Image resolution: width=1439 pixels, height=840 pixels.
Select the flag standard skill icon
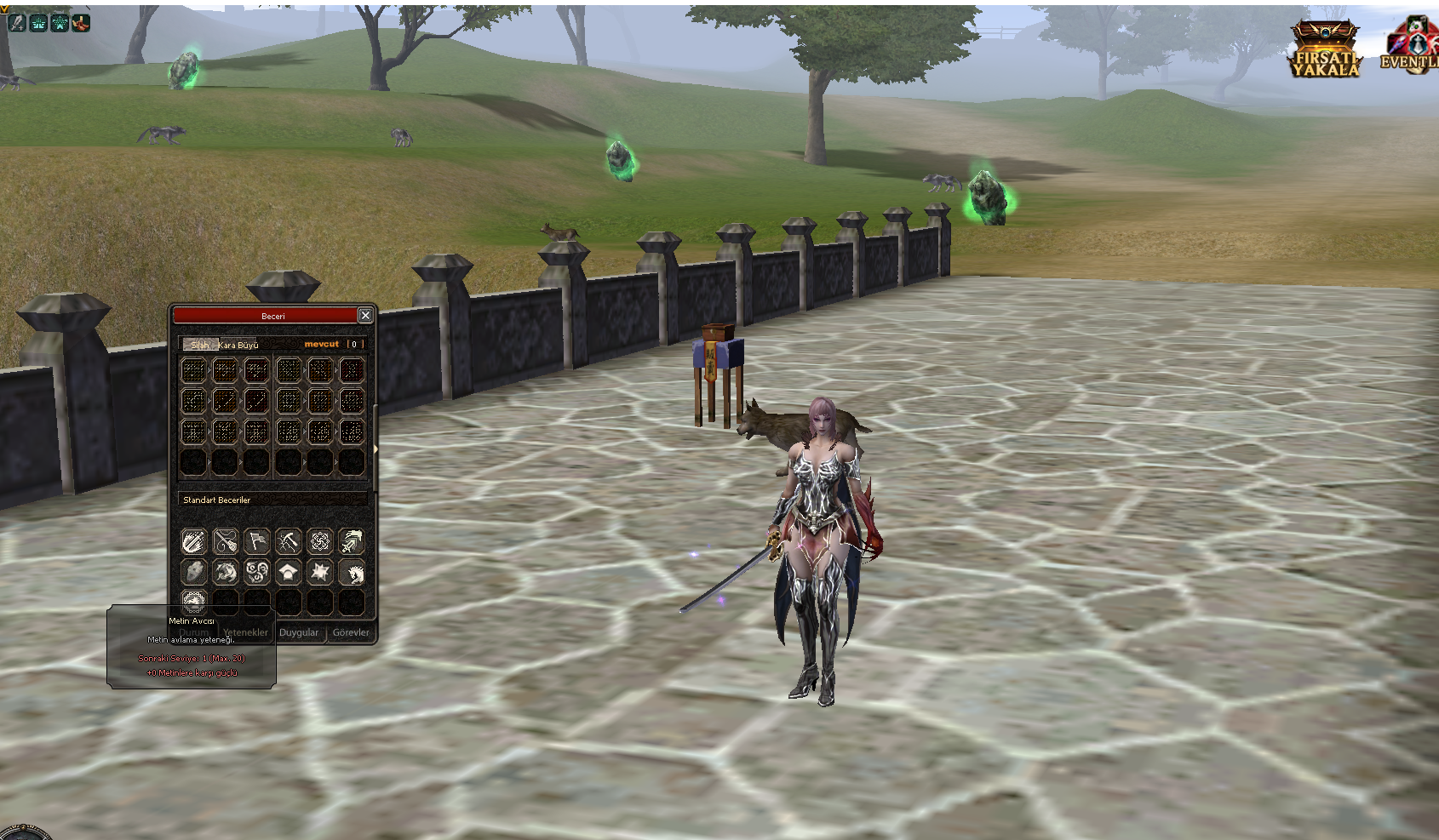pos(257,541)
